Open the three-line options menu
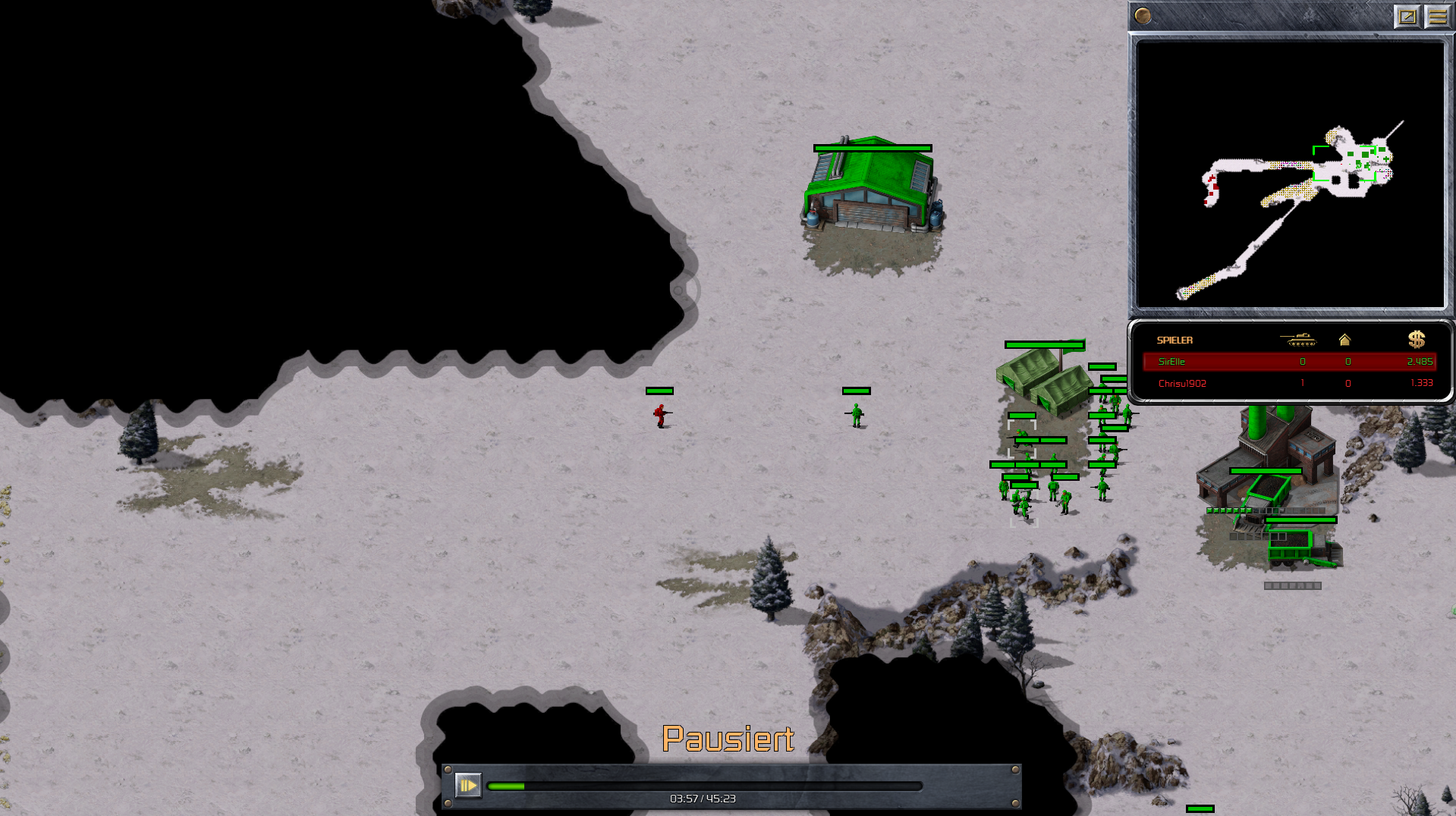This screenshot has width=1456, height=816. 1437,17
